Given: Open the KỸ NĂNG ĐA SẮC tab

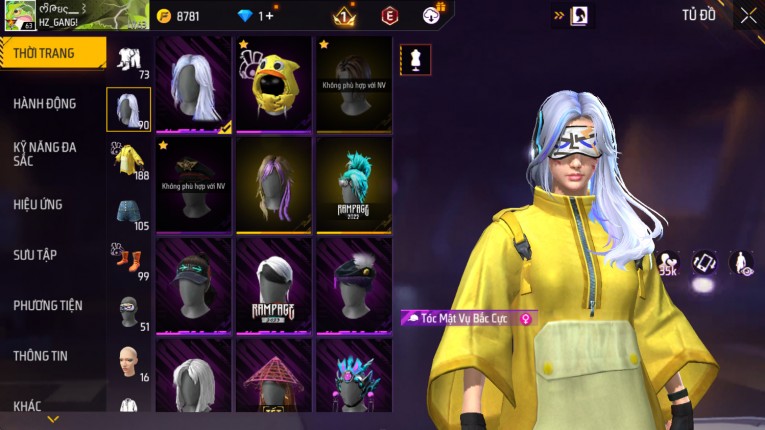Looking at the screenshot, I should (46, 153).
